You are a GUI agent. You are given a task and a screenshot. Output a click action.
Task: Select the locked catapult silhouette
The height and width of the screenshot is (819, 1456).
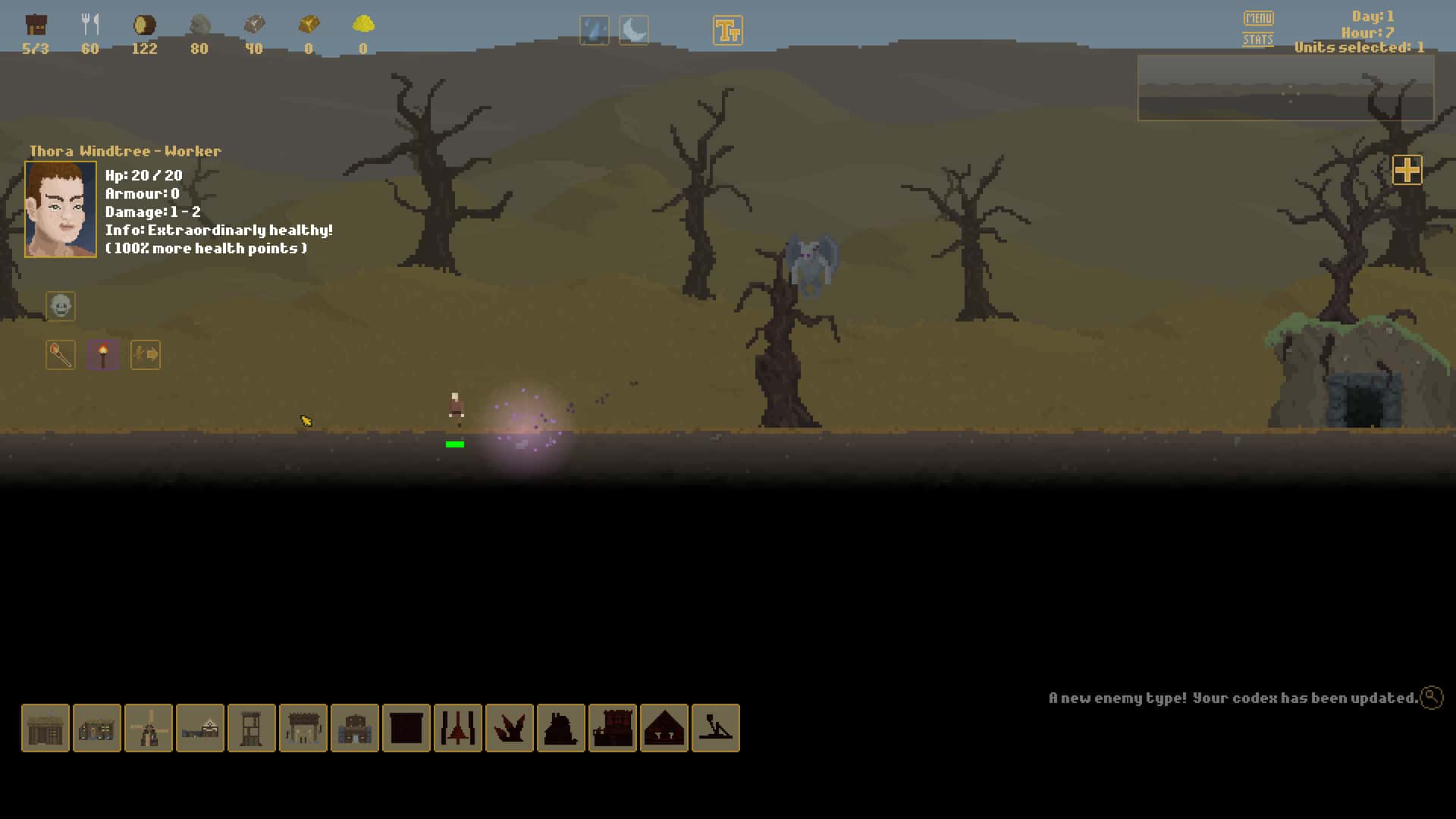click(x=716, y=728)
